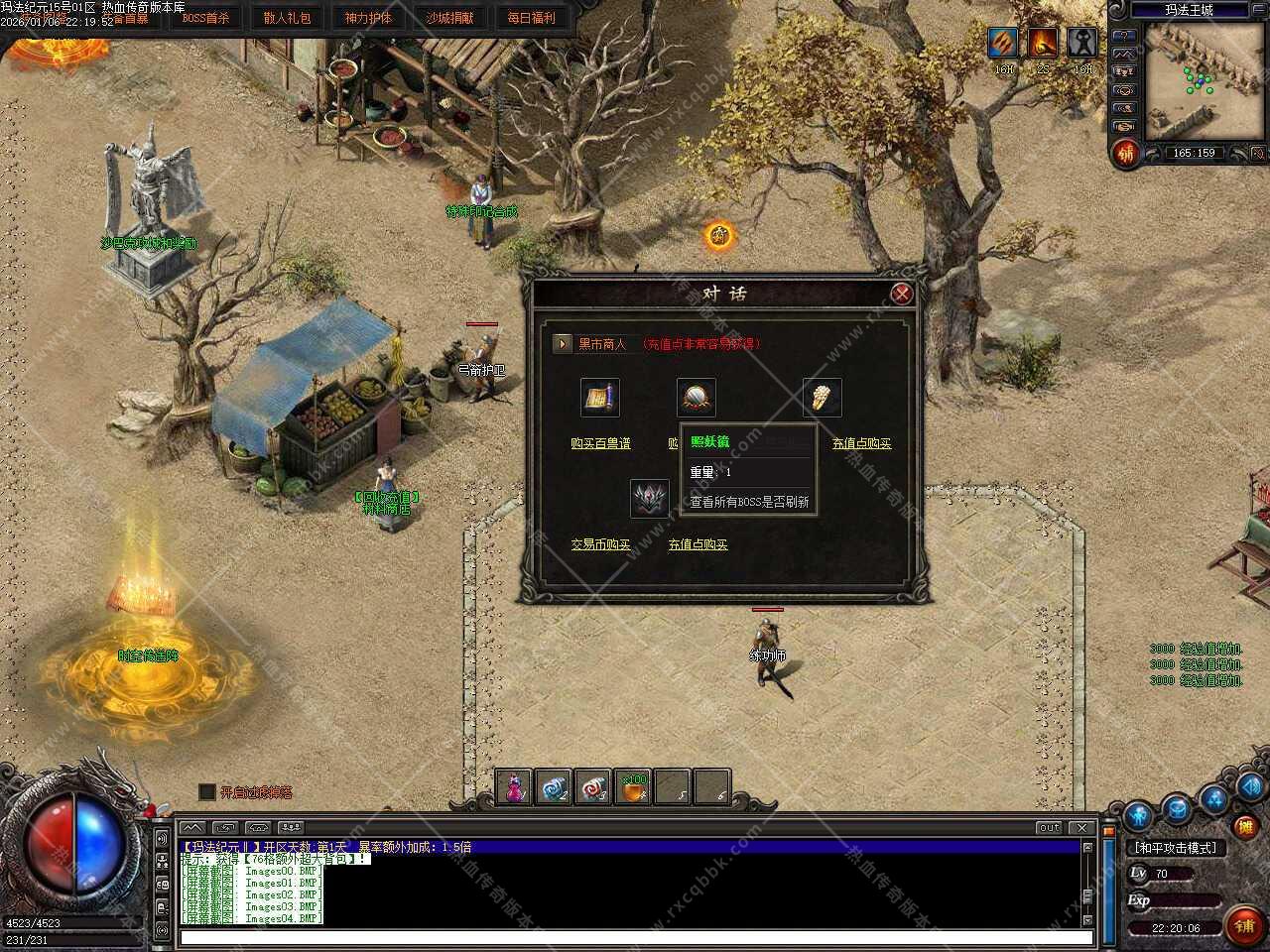Select the 照妖镜 mirror item icon
This screenshot has width=1270, height=952.
[x=696, y=398]
